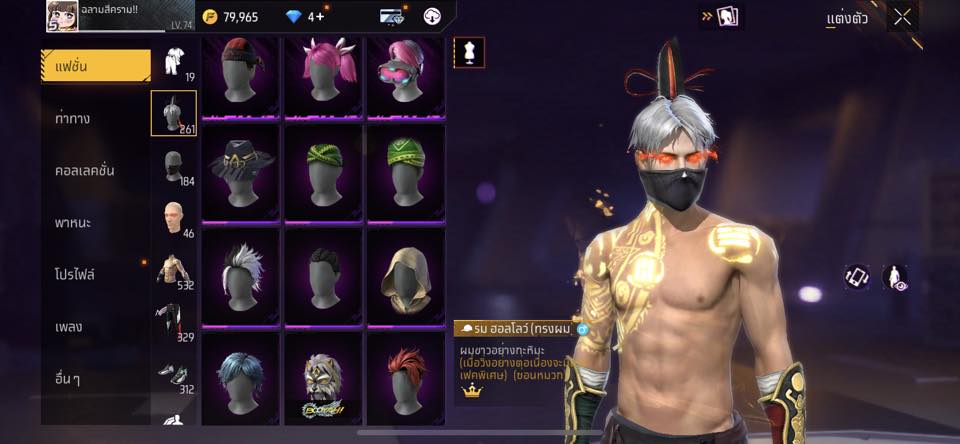Choose the pants category showing 329

[174, 323]
